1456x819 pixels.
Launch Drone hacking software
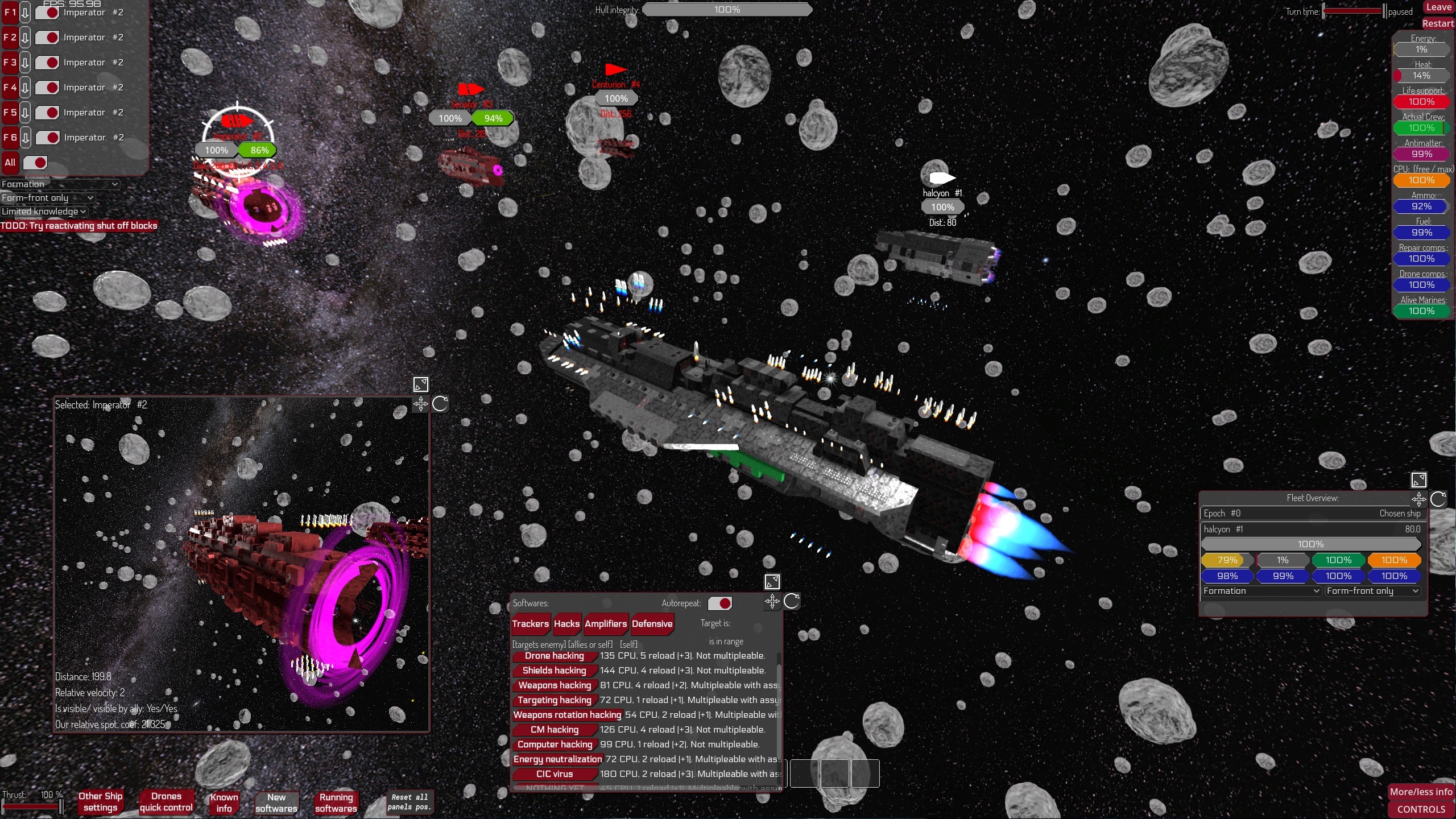coord(554,656)
